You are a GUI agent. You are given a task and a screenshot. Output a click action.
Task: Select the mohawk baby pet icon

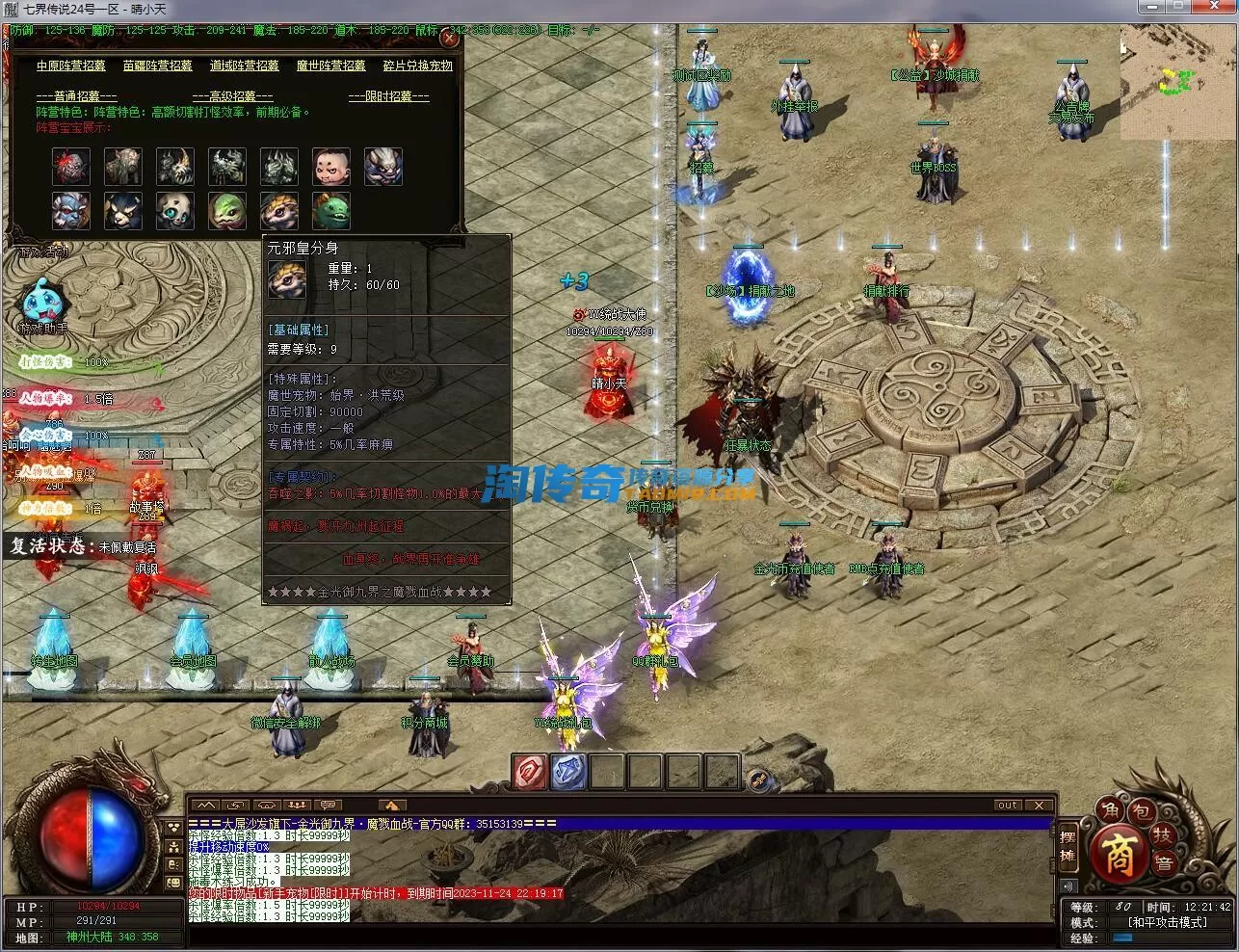(x=330, y=167)
